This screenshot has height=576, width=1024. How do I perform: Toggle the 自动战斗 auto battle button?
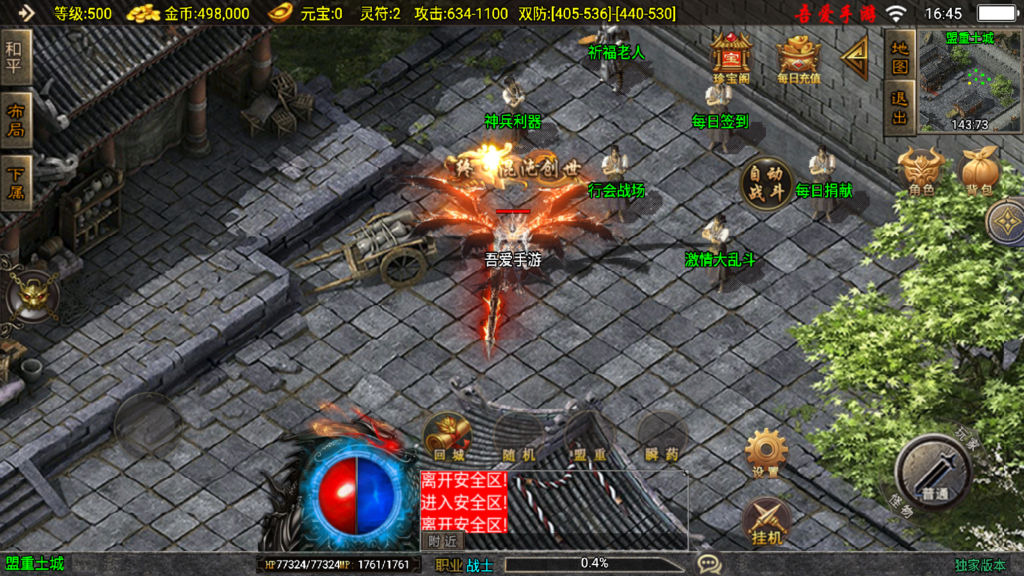766,183
